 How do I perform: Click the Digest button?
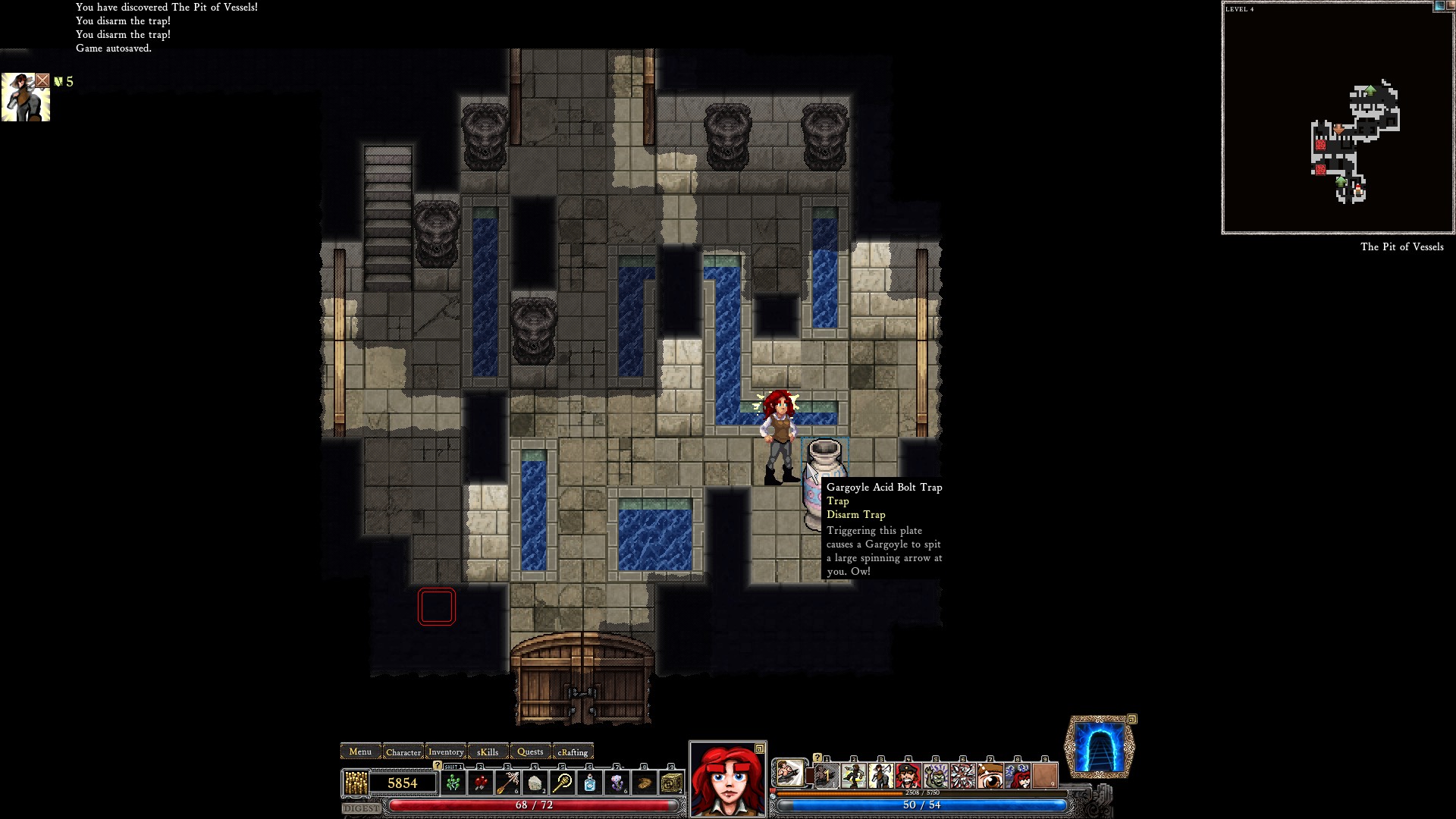(x=361, y=808)
